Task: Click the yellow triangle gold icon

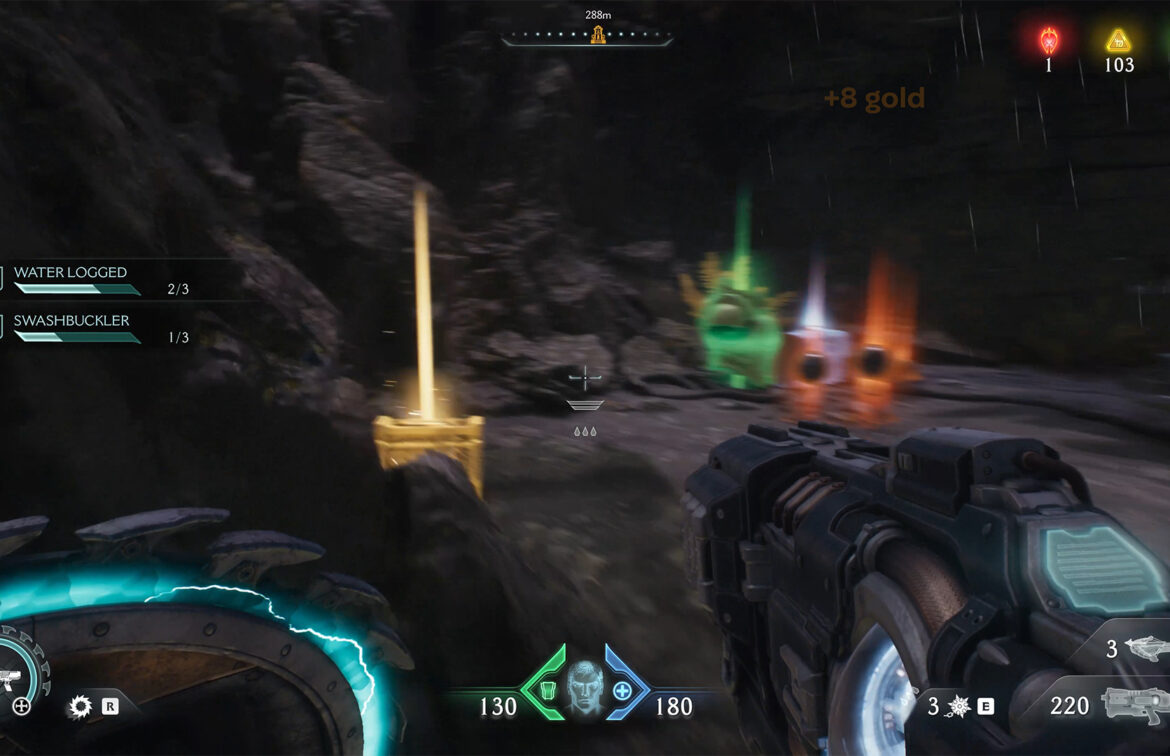Action: click(x=1118, y=41)
